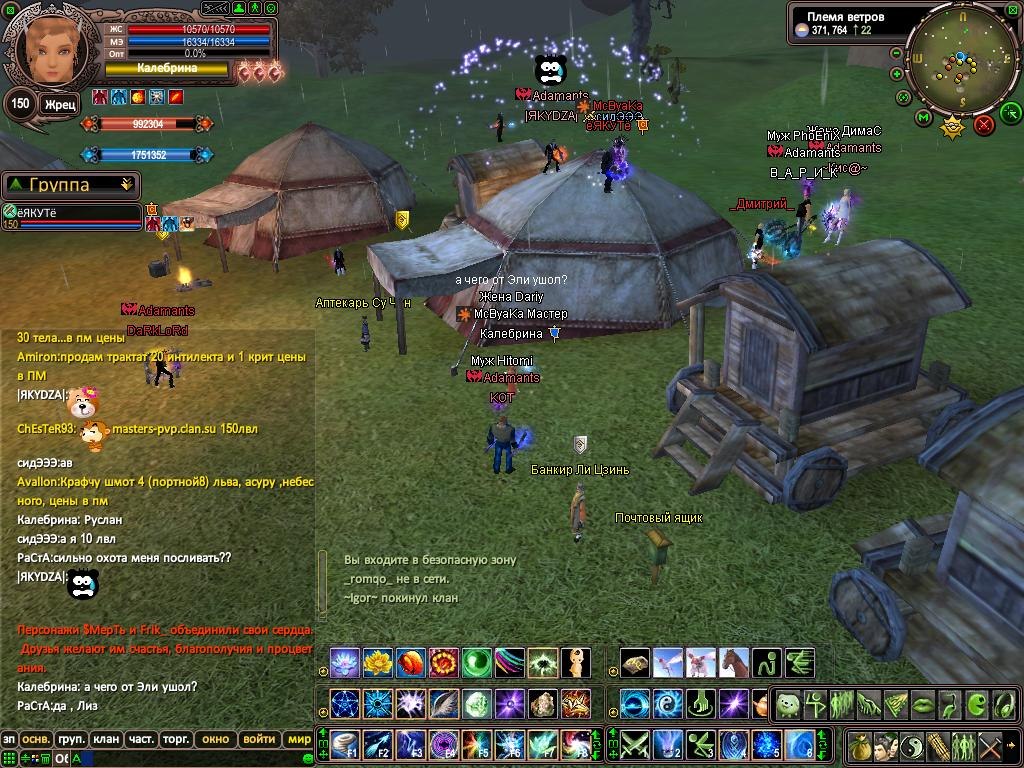The height and width of the screenshot is (768, 1024).
Task: Select party member еЯКУТе in group list
Action: point(70,212)
